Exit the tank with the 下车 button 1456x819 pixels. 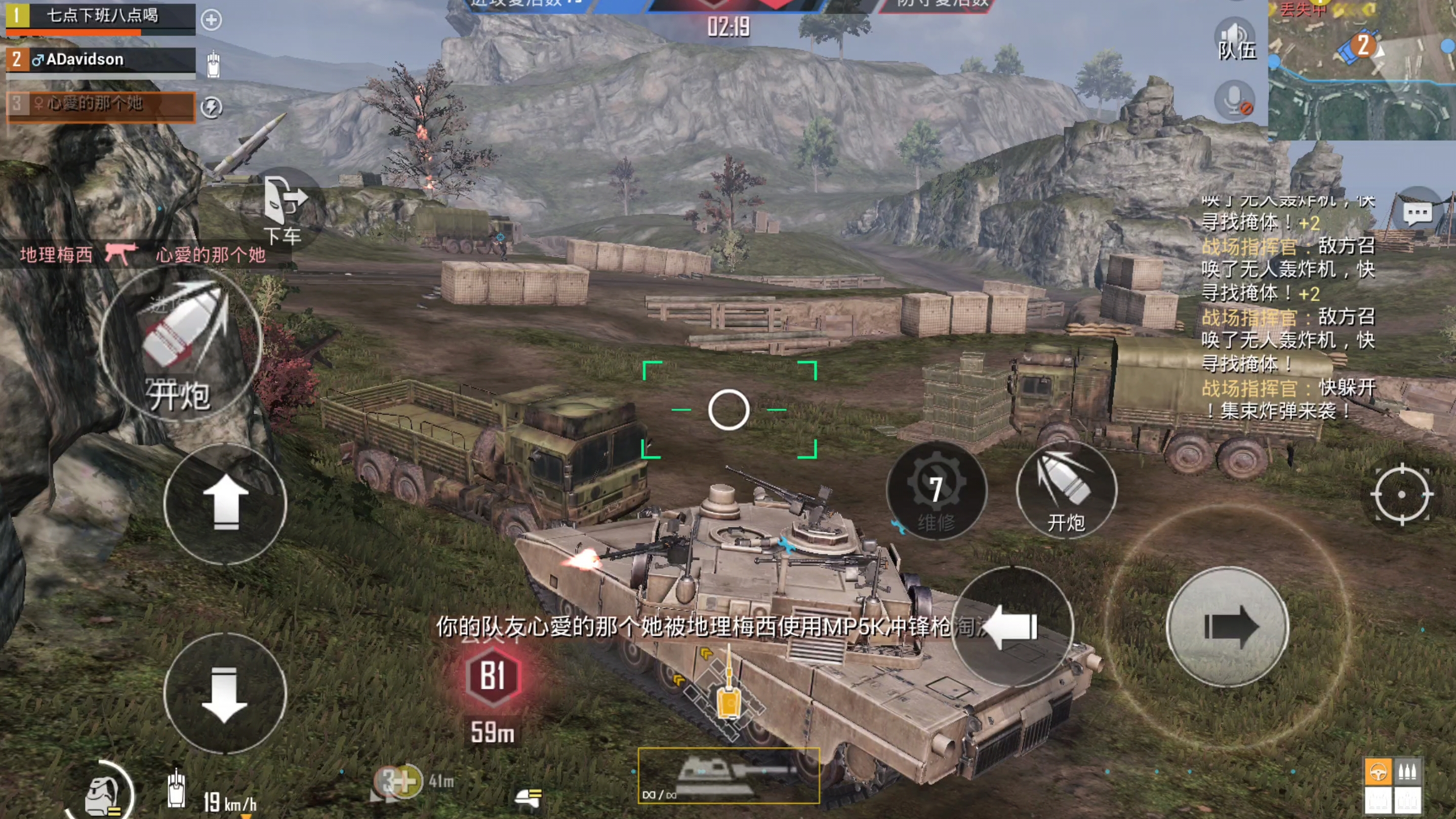point(284,210)
